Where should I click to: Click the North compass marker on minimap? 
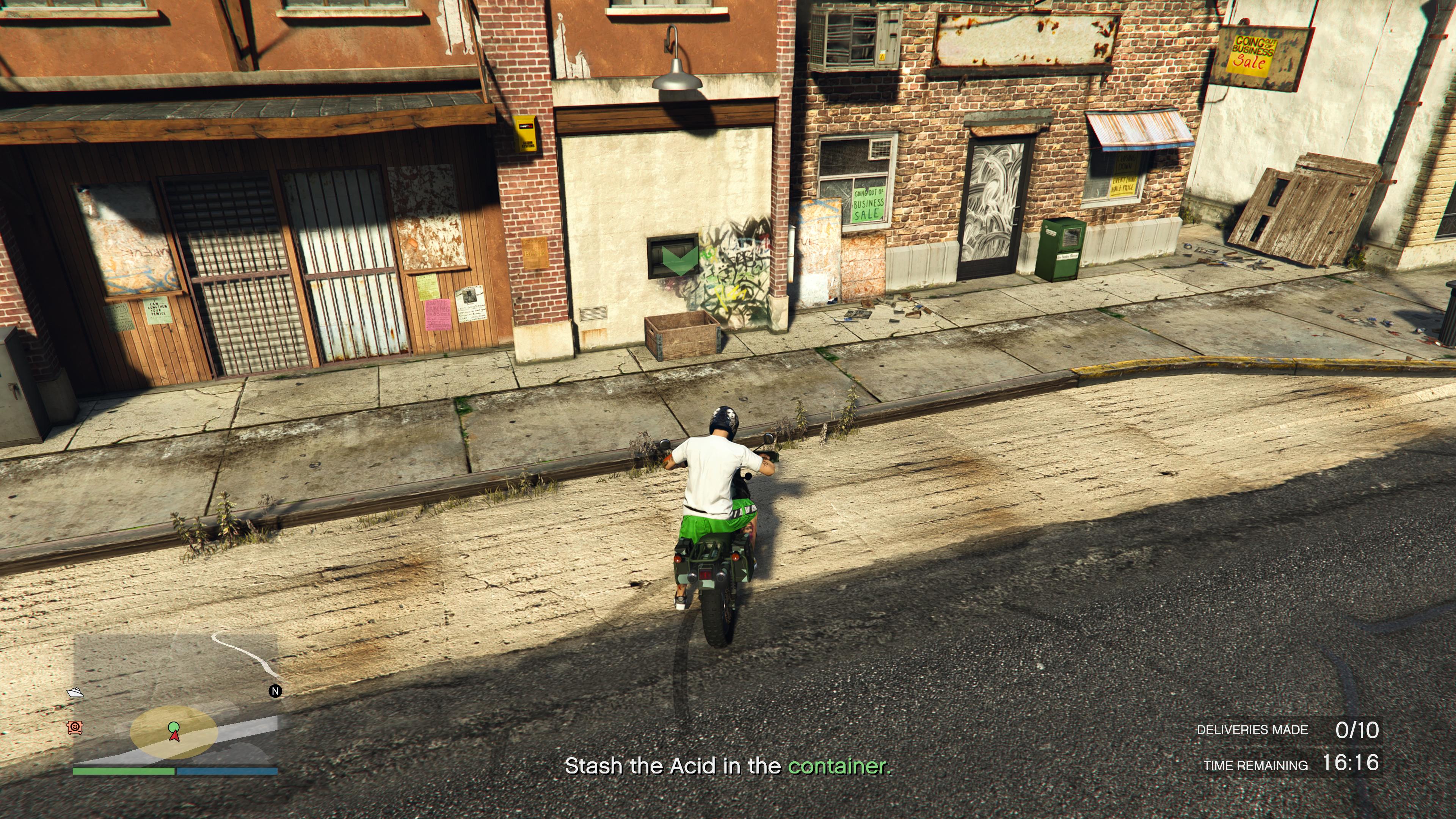point(275,691)
